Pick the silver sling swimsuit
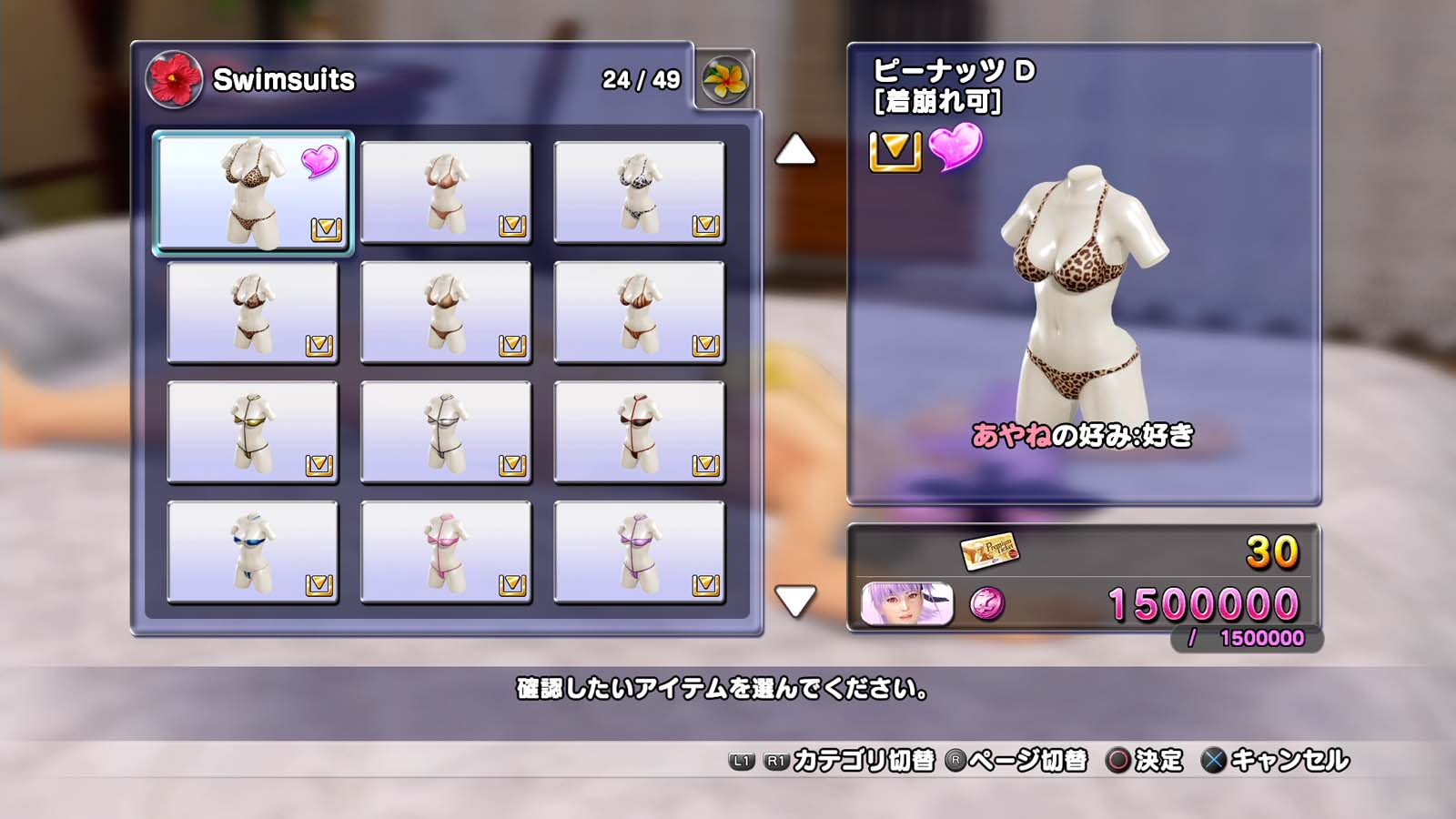The width and height of the screenshot is (1456, 819). (446, 431)
